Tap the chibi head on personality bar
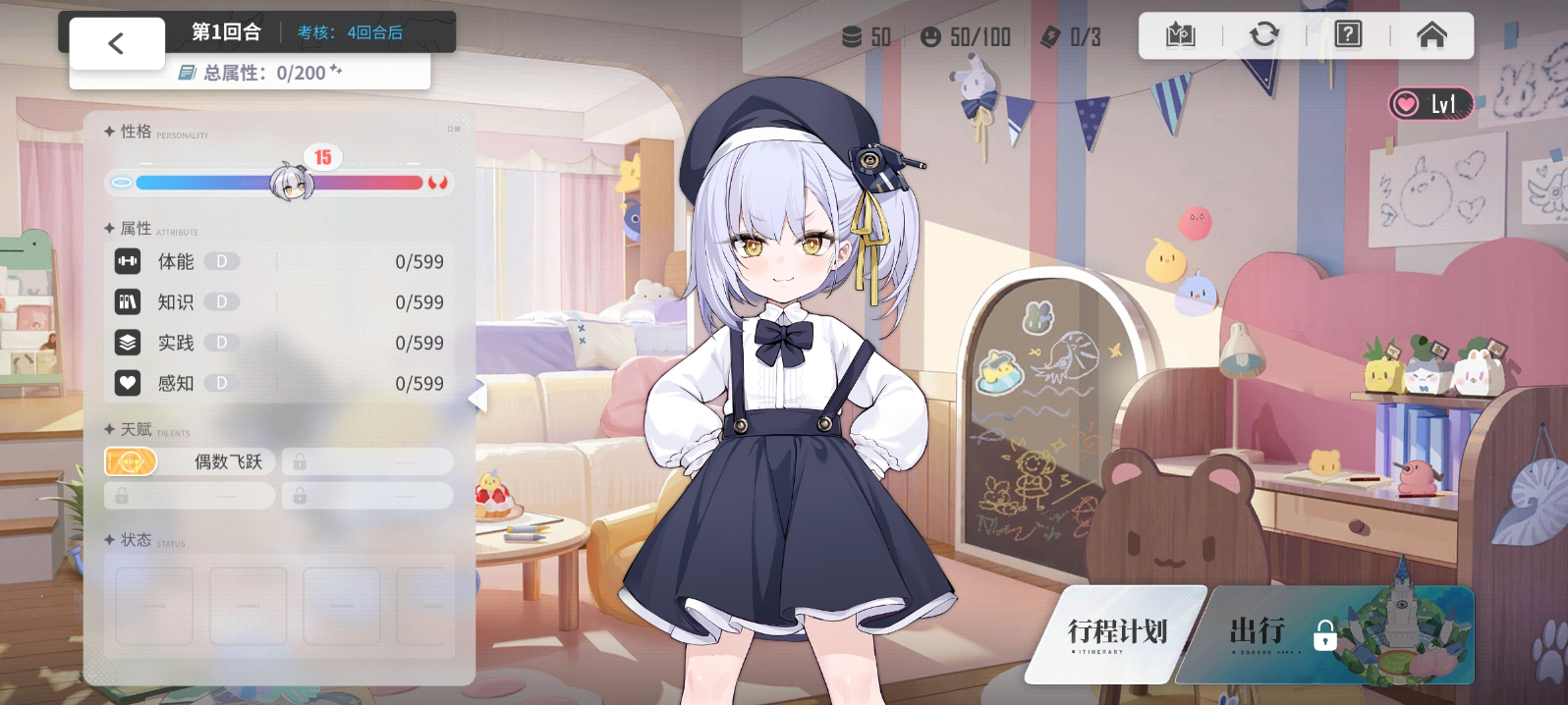This screenshot has height=705, width=1568. pyautogui.click(x=291, y=182)
